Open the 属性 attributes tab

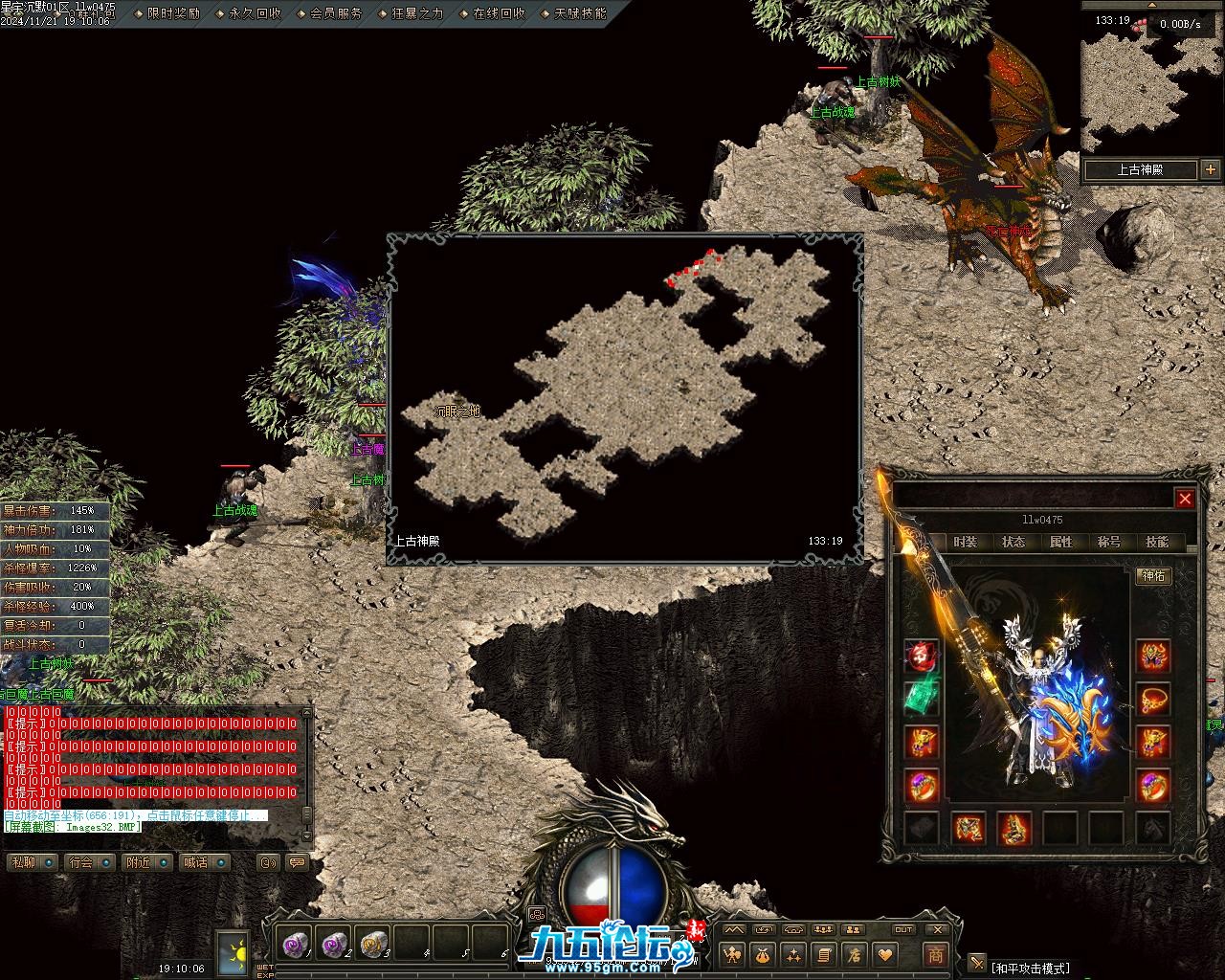[1061, 542]
